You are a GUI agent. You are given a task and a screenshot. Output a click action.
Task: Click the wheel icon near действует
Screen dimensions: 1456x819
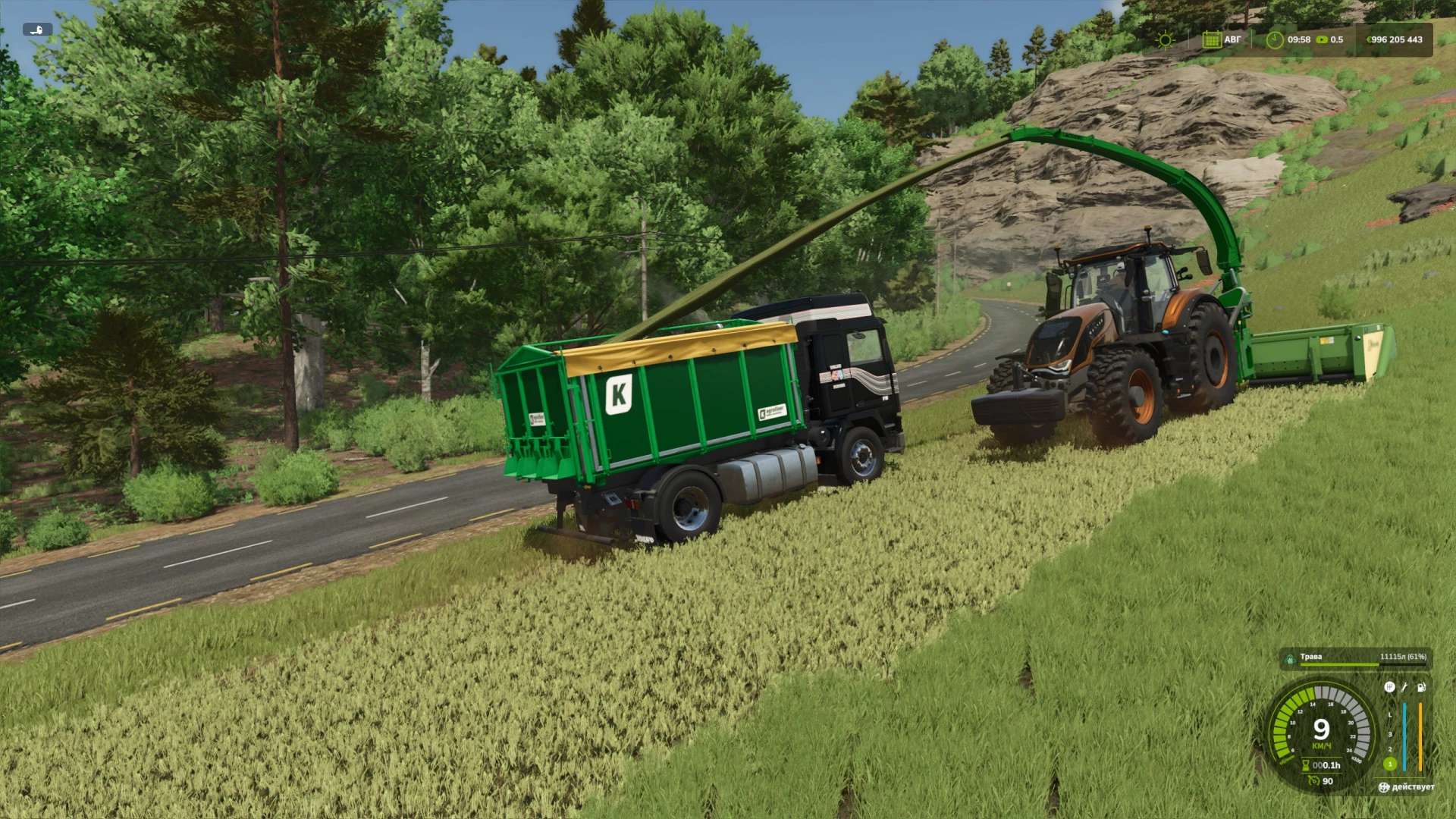[1385, 787]
